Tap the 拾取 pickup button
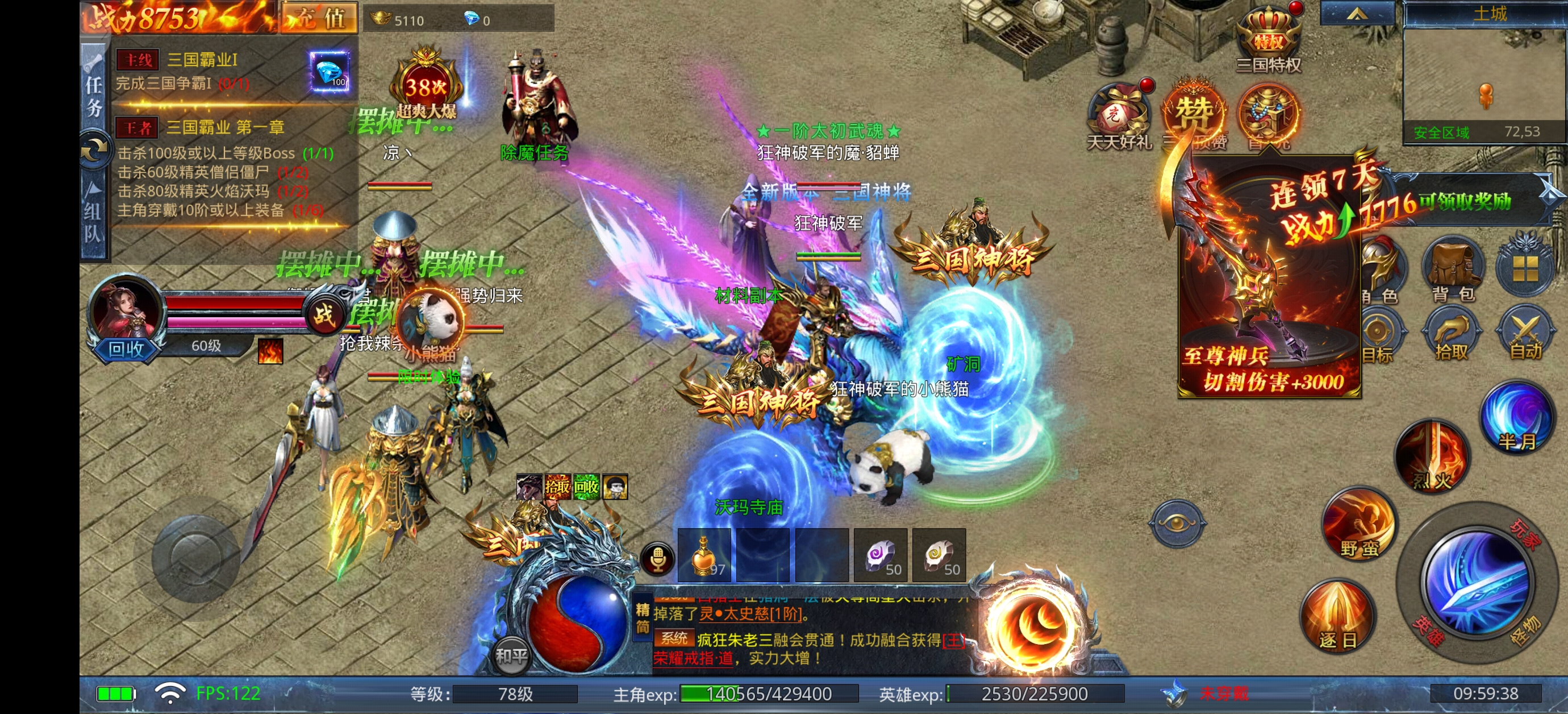This screenshot has height=714, width=1568. pos(1452,335)
